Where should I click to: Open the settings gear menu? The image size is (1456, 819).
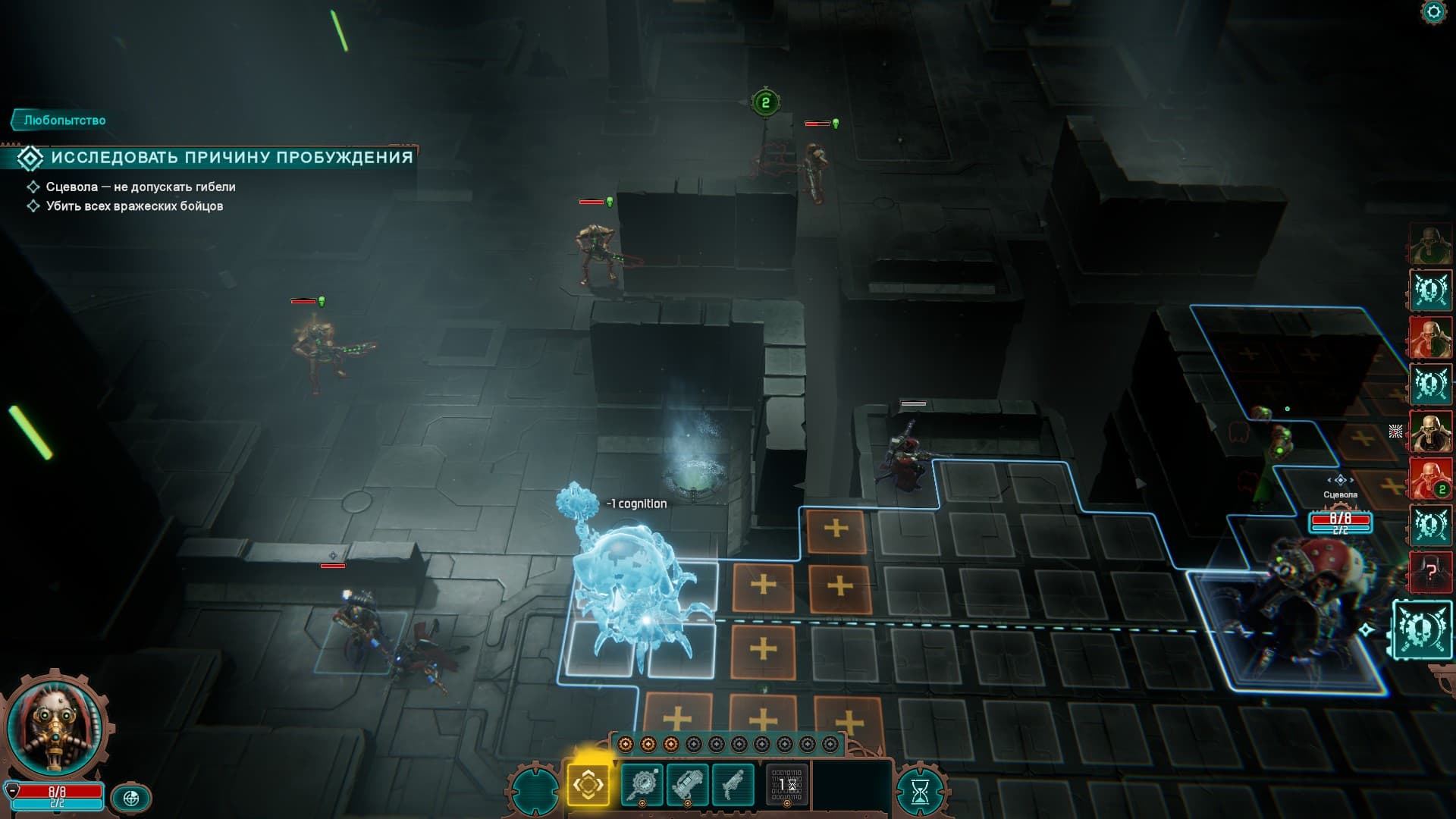tap(1432, 13)
